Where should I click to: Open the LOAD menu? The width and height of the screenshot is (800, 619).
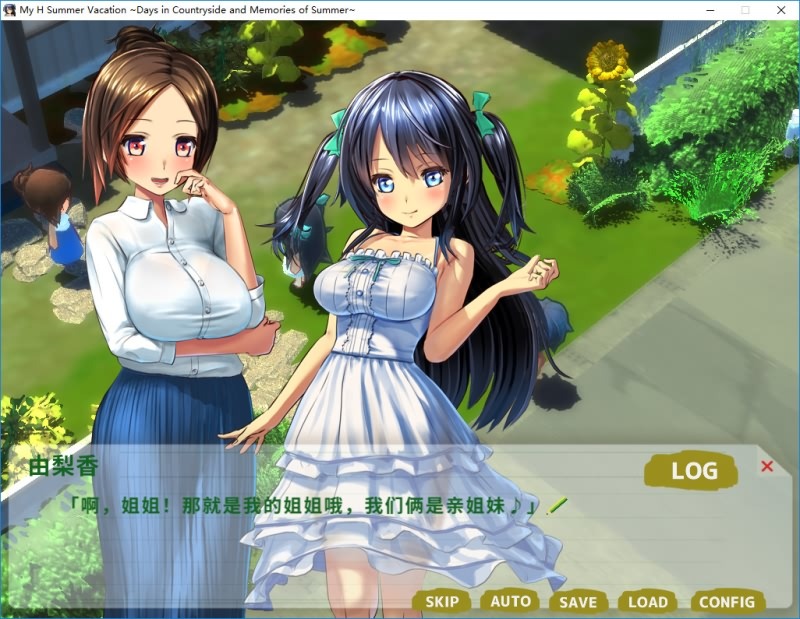[x=647, y=601]
